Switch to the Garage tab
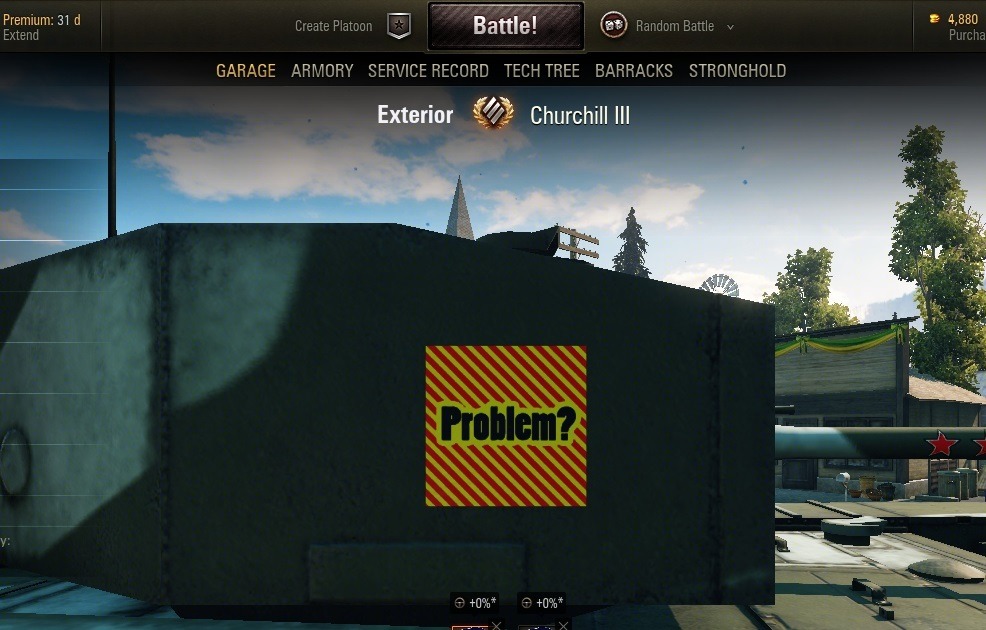The image size is (986, 630). click(246, 71)
